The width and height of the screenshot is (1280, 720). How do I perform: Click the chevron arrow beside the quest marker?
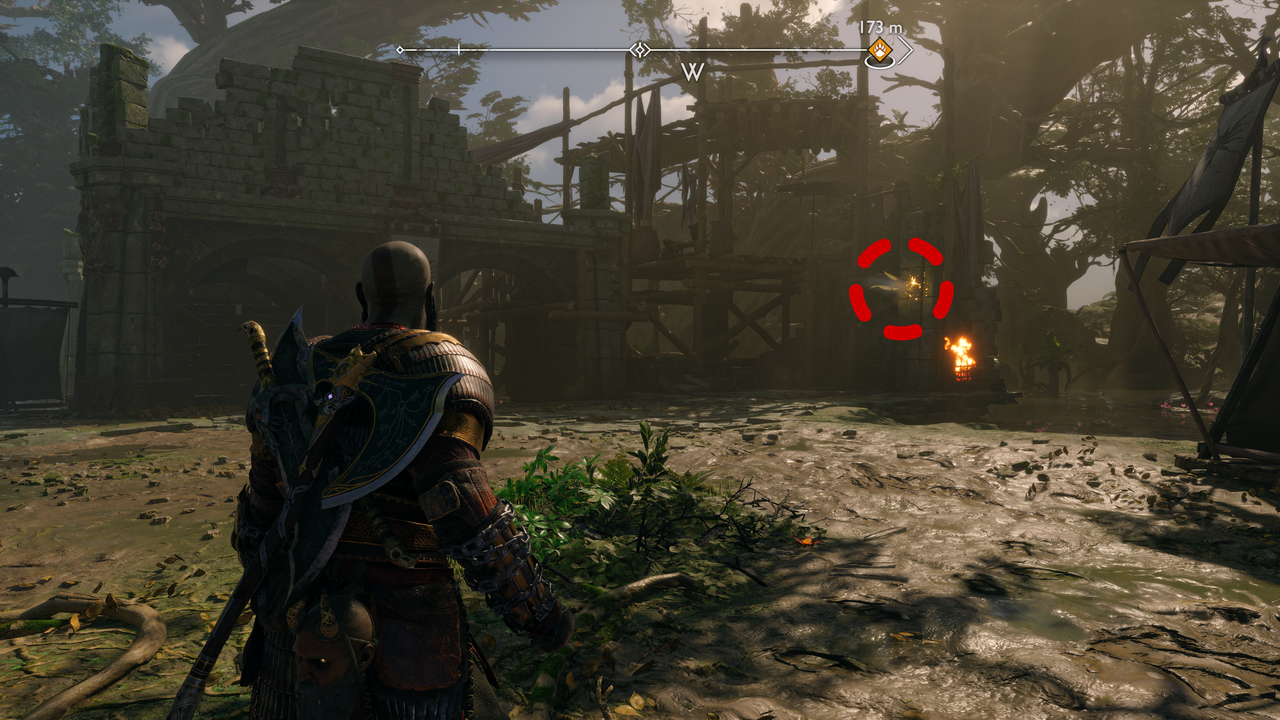click(x=906, y=50)
